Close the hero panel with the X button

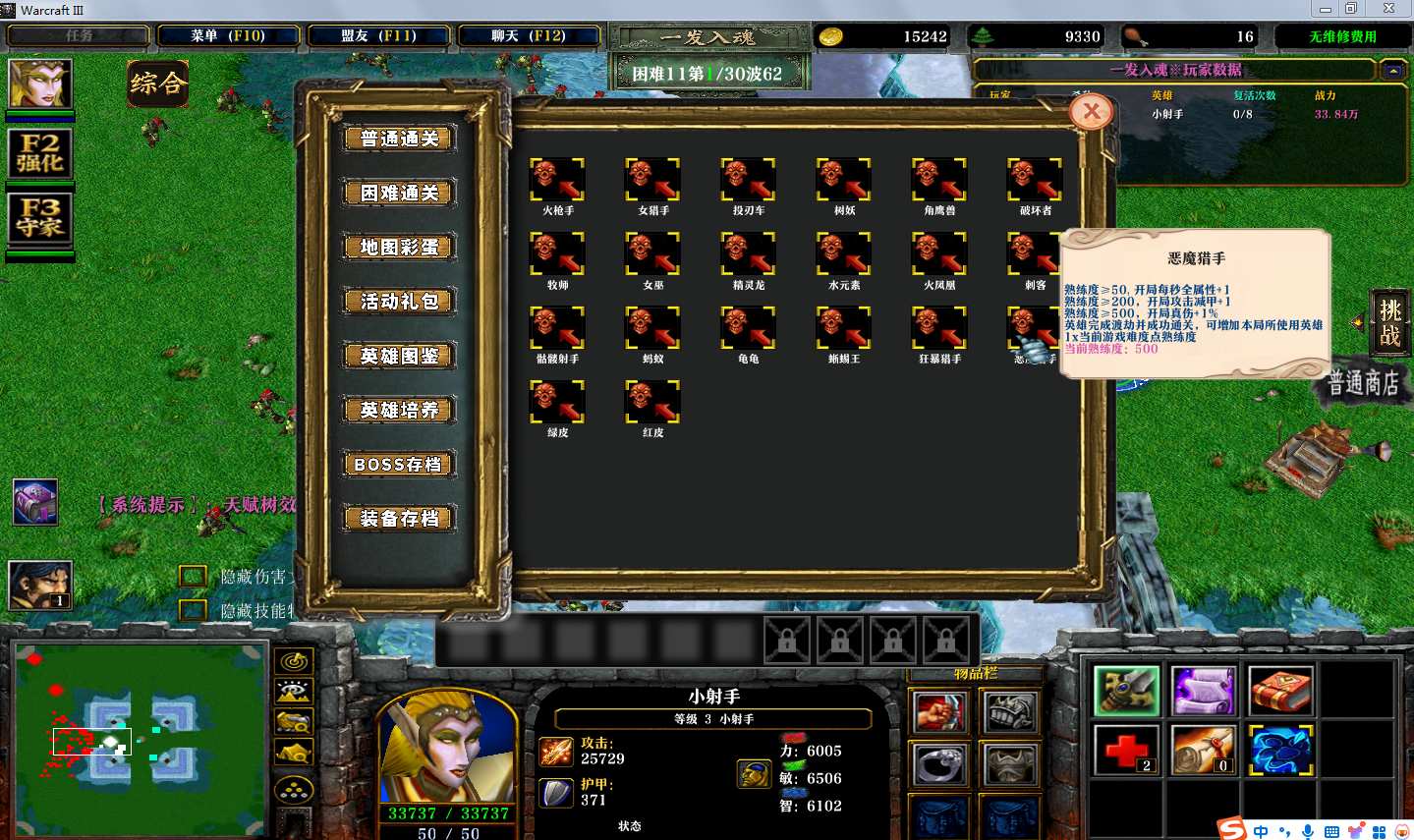click(1092, 112)
